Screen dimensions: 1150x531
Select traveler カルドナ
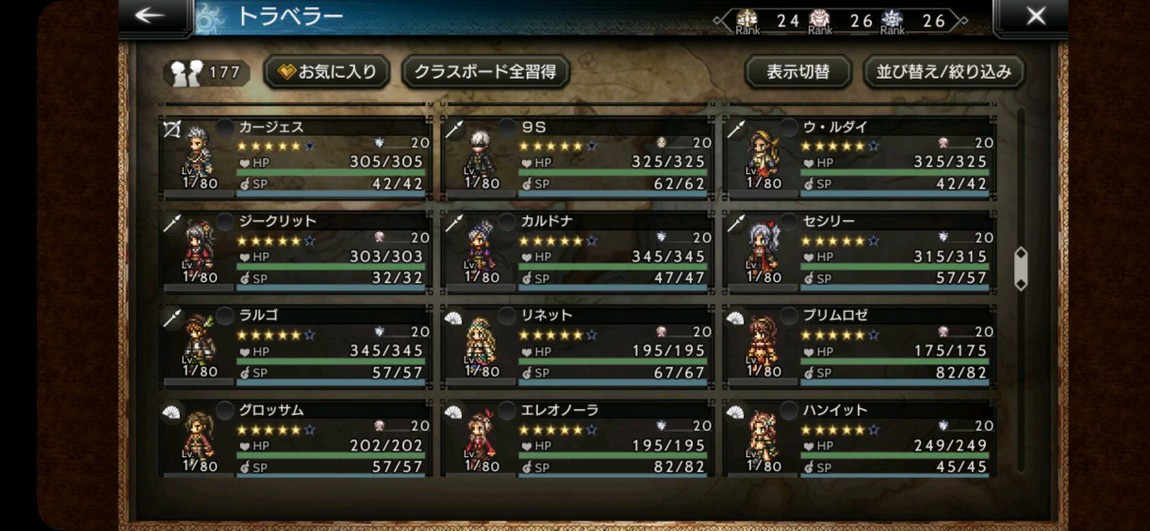pos(578,252)
